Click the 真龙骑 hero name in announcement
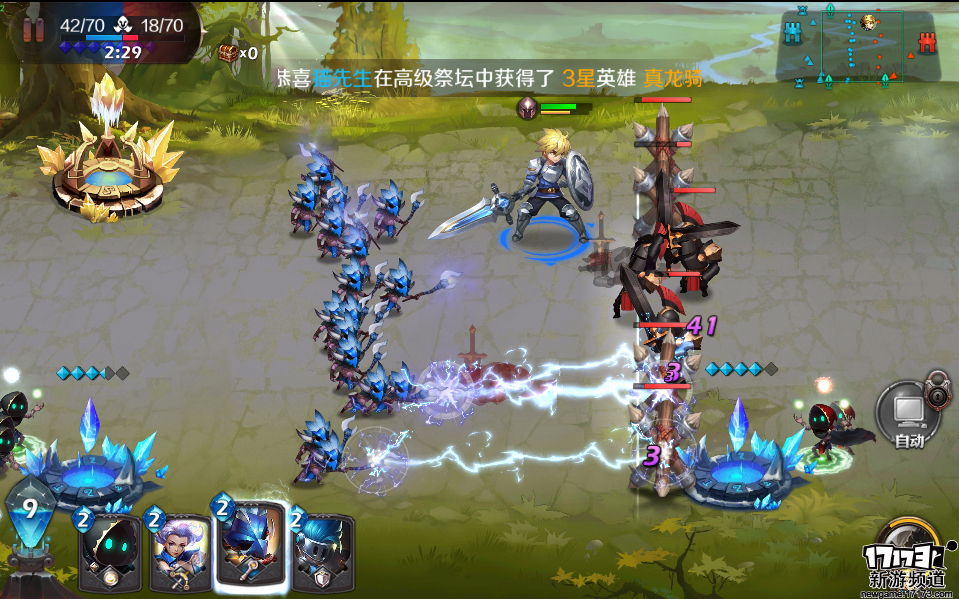The image size is (959, 599). (x=672, y=78)
